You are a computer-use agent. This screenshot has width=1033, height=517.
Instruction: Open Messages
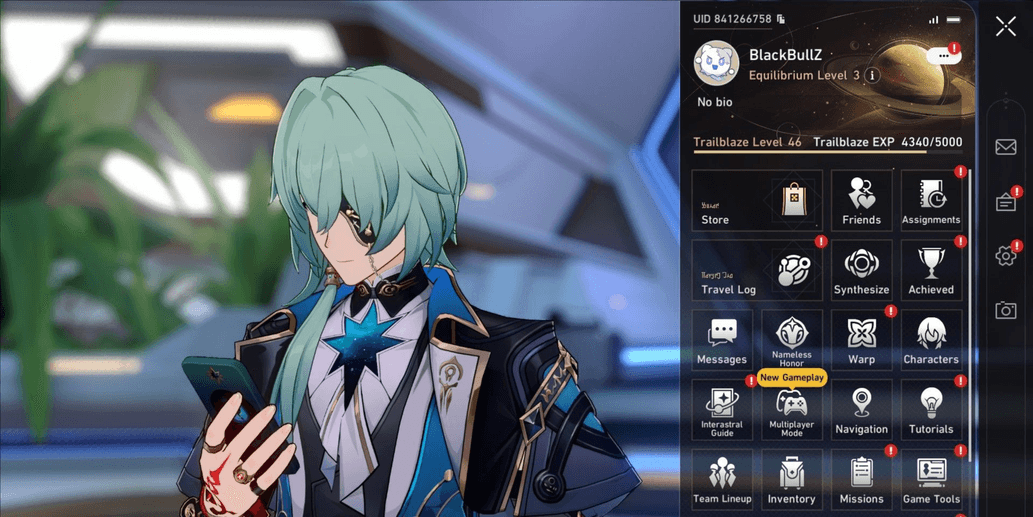point(722,341)
